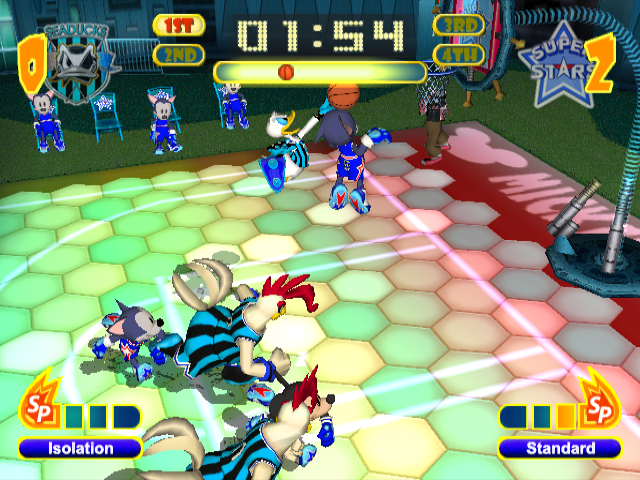Viewport: 640px width, 480px height.
Task: Choose the Isolation play label
Action: [x=80, y=448]
